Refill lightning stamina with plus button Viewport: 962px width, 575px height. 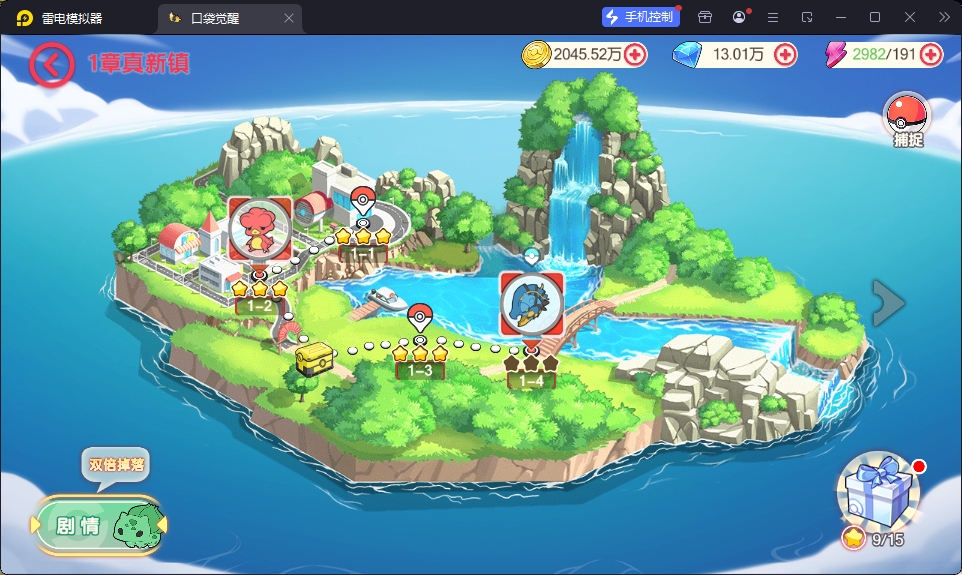click(931, 55)
